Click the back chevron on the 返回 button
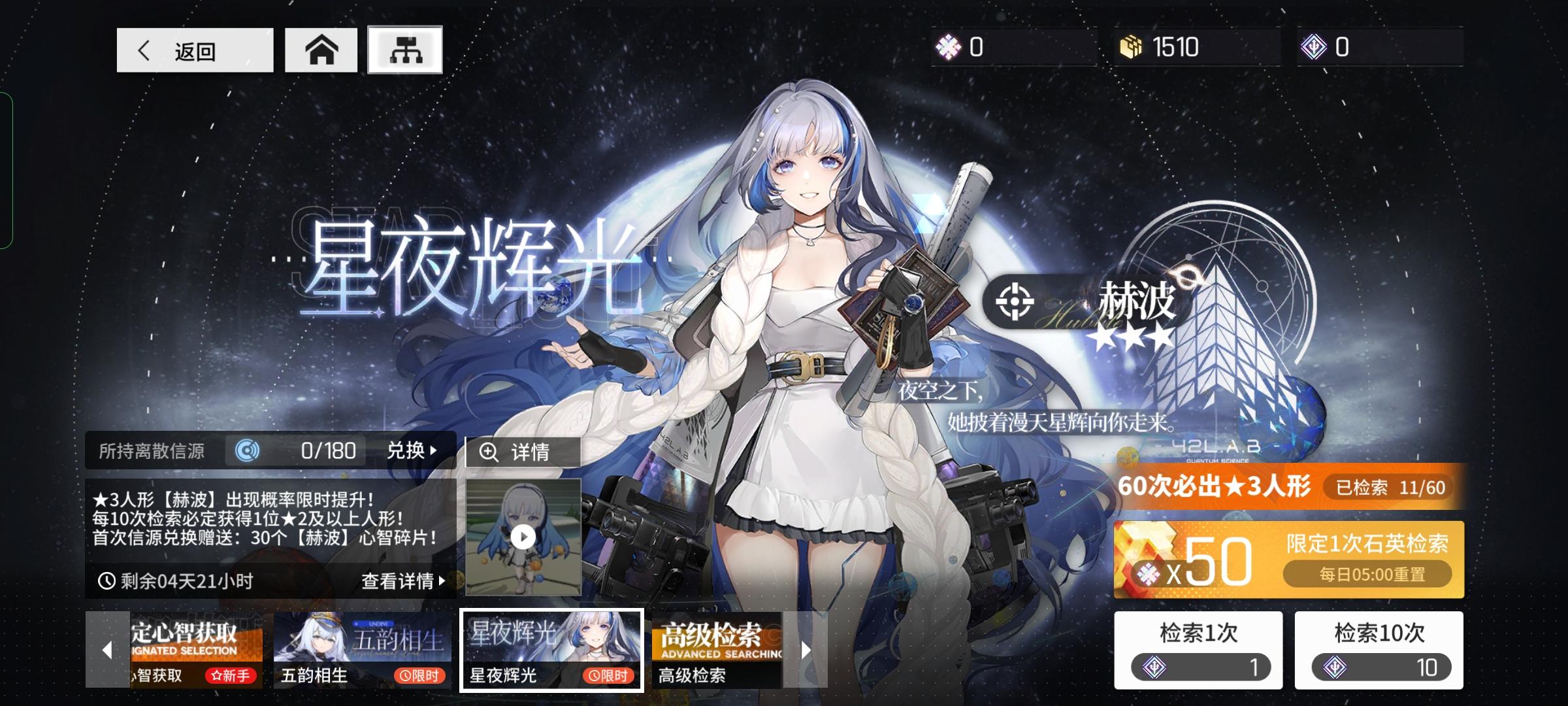Viewport: 1568px width, 706px height. point(145,51)
